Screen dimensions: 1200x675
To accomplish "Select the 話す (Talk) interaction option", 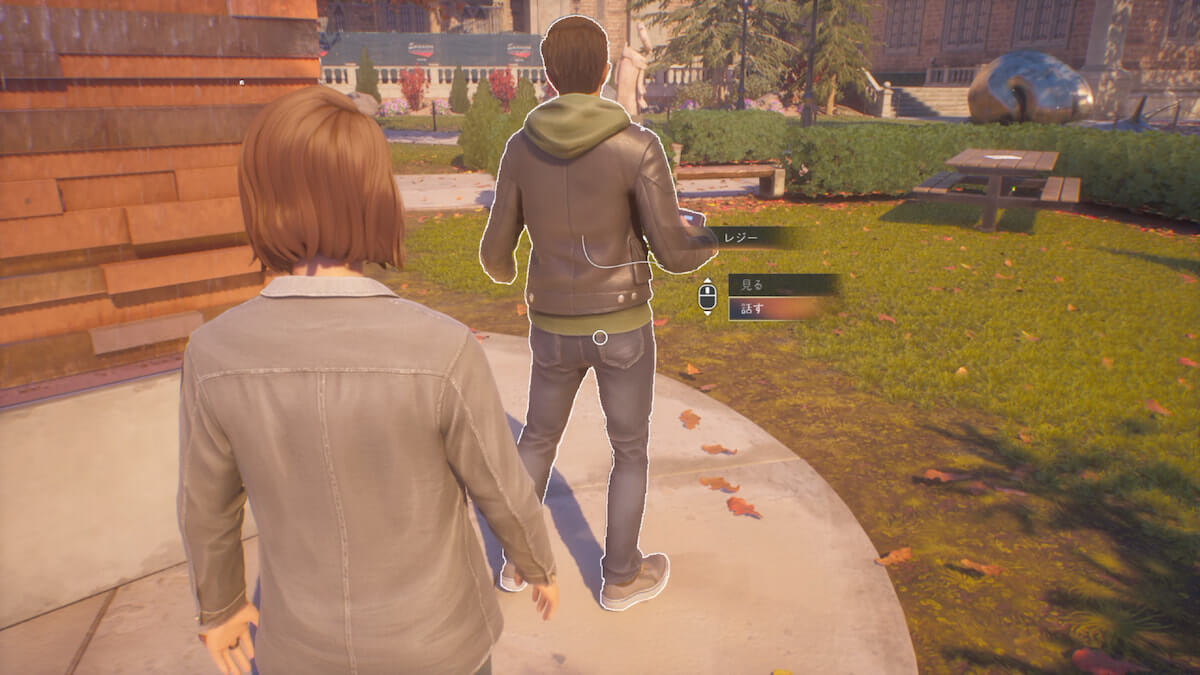I will coord(779,308).
